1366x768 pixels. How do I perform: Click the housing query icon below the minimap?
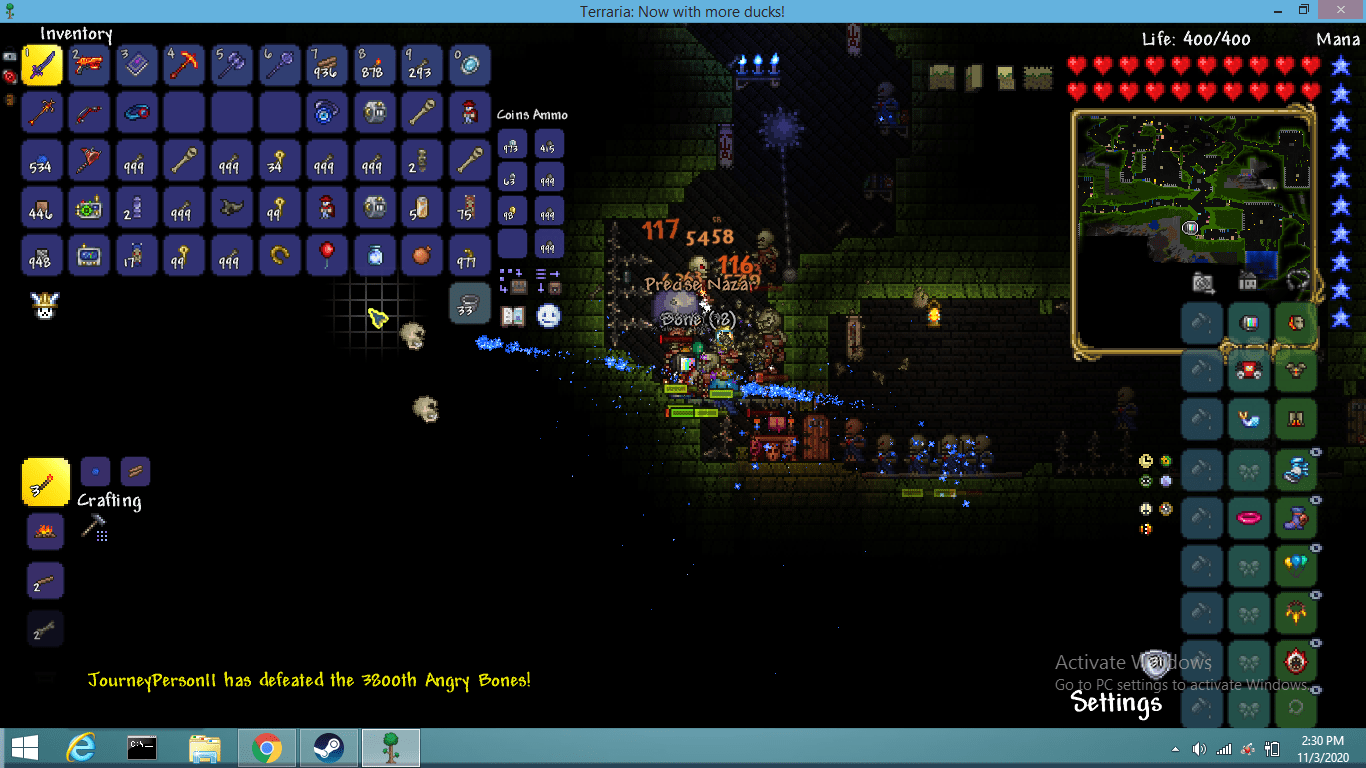pos(1247,282)
